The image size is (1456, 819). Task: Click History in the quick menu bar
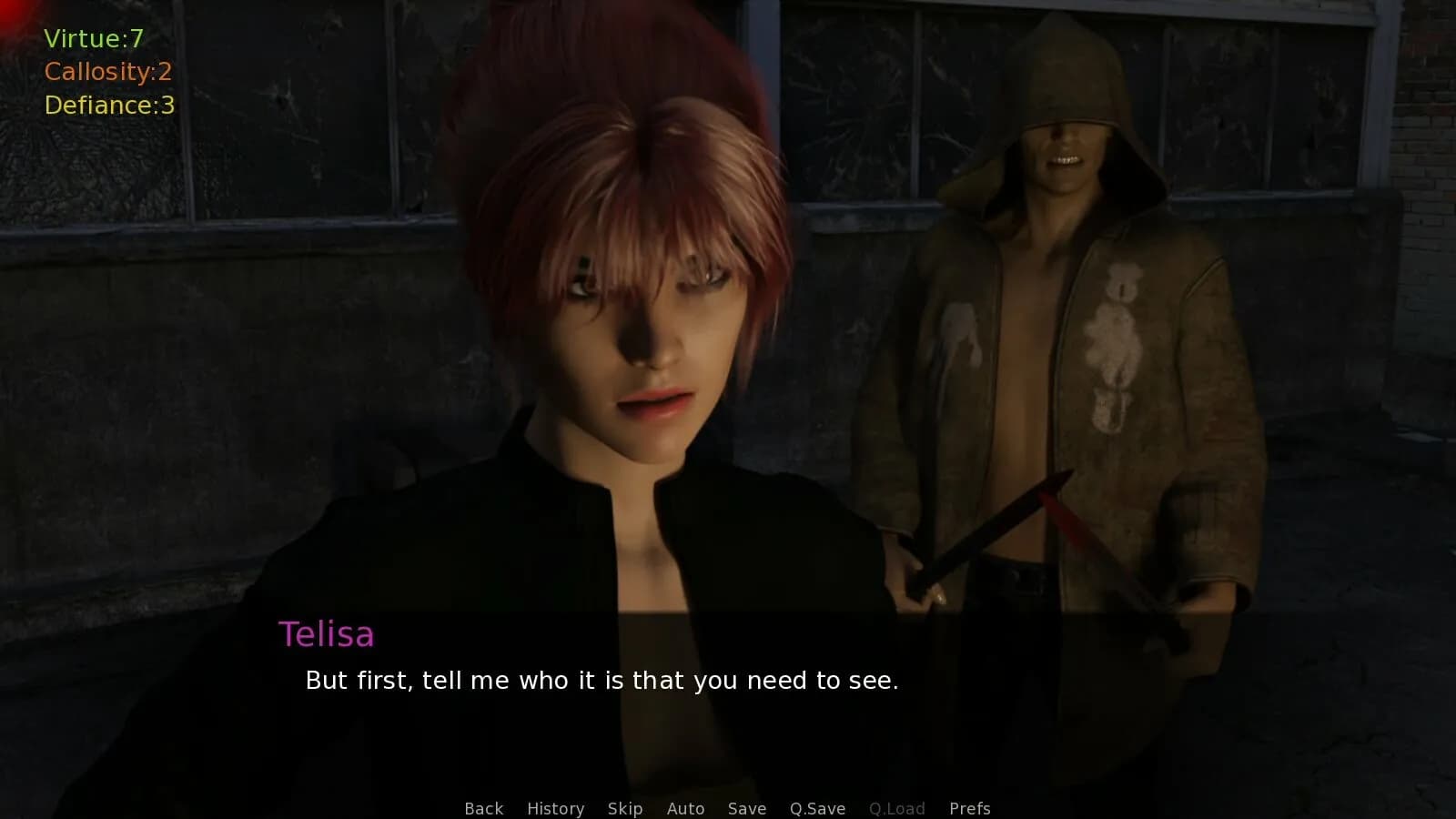pos(555,808)
